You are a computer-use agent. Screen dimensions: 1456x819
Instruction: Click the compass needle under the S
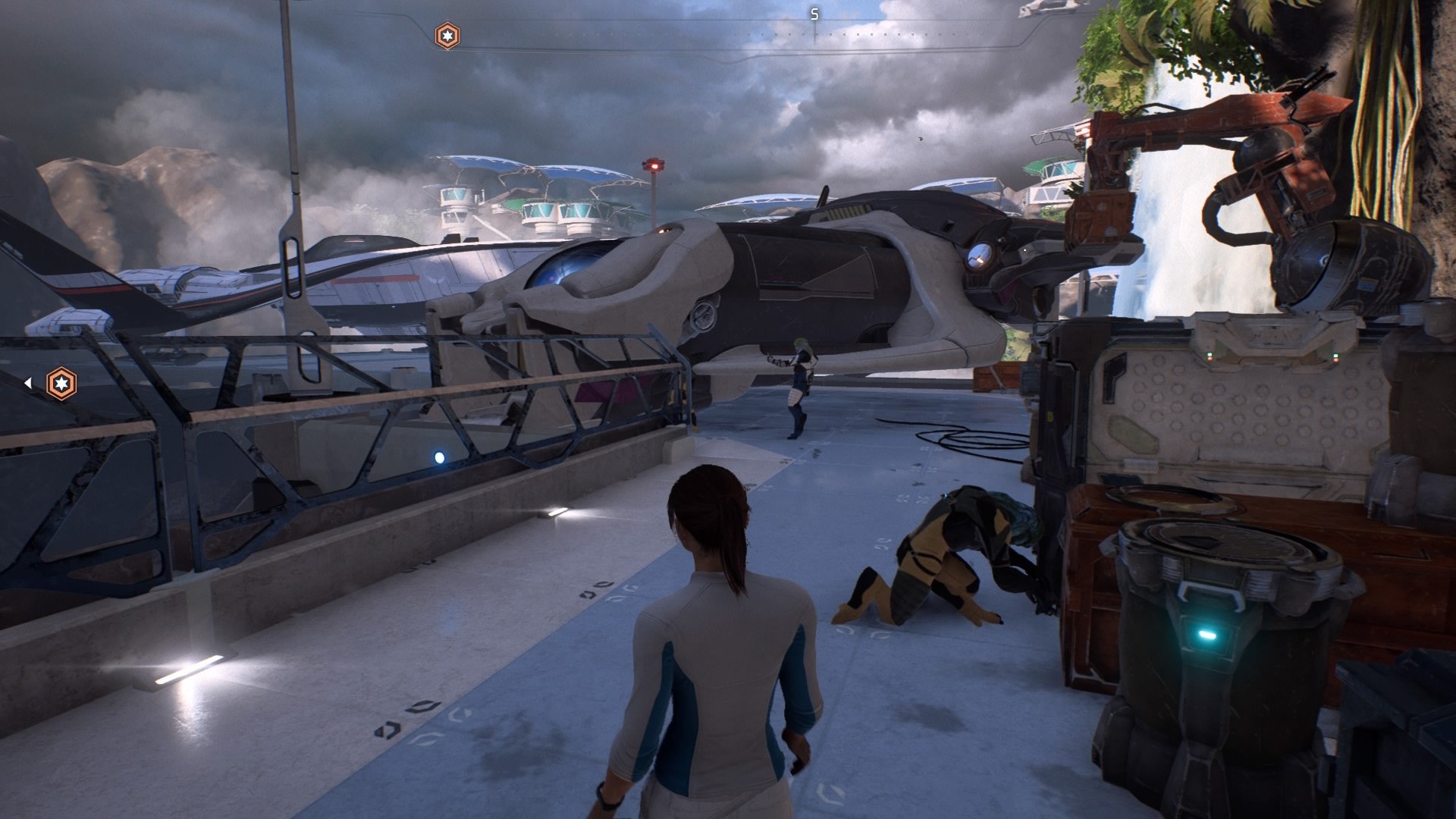[x=814, y=30]
